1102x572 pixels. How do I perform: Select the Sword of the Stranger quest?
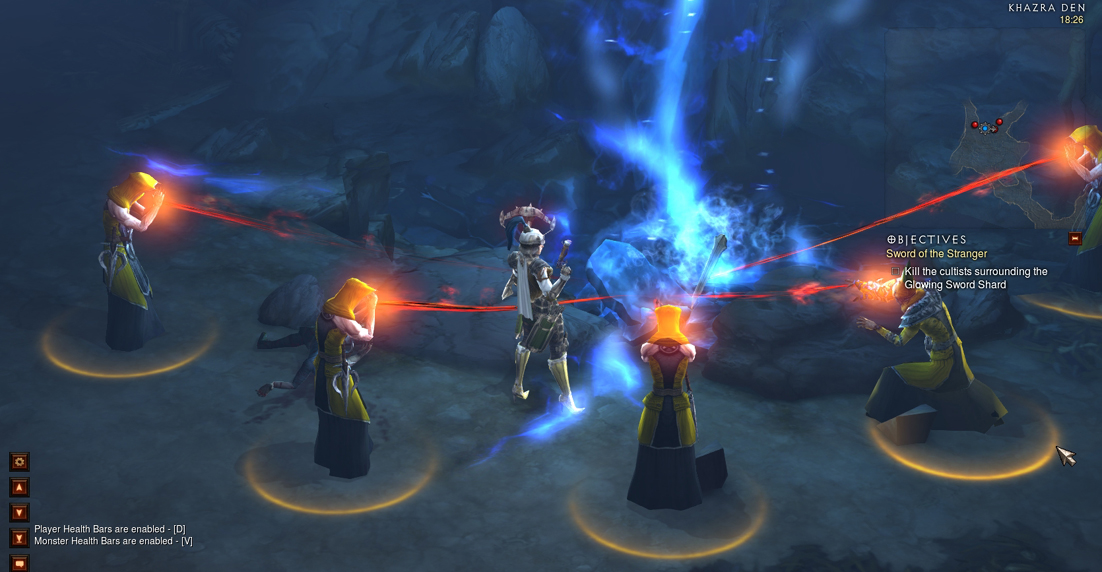point(936,254)
